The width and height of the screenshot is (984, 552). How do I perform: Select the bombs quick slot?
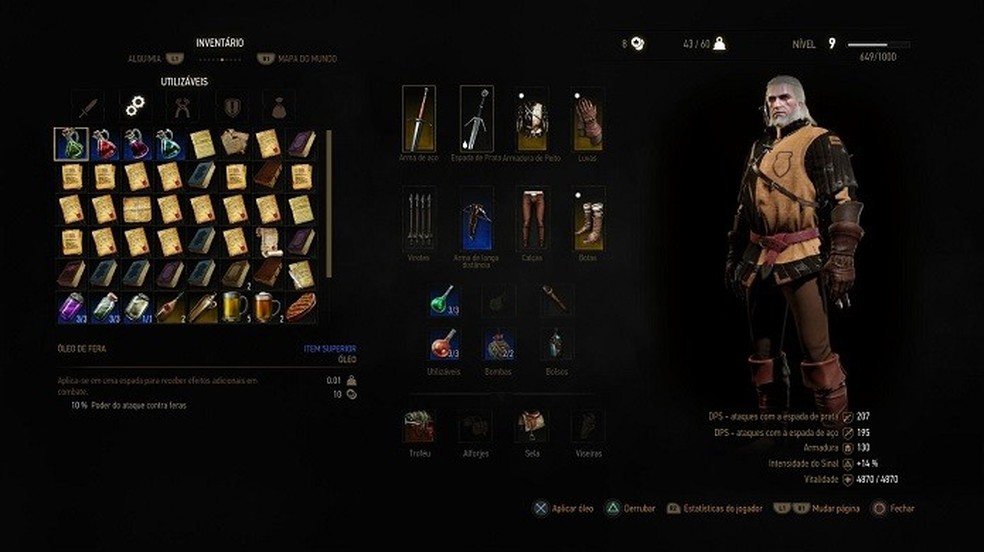tap(499, 346)
